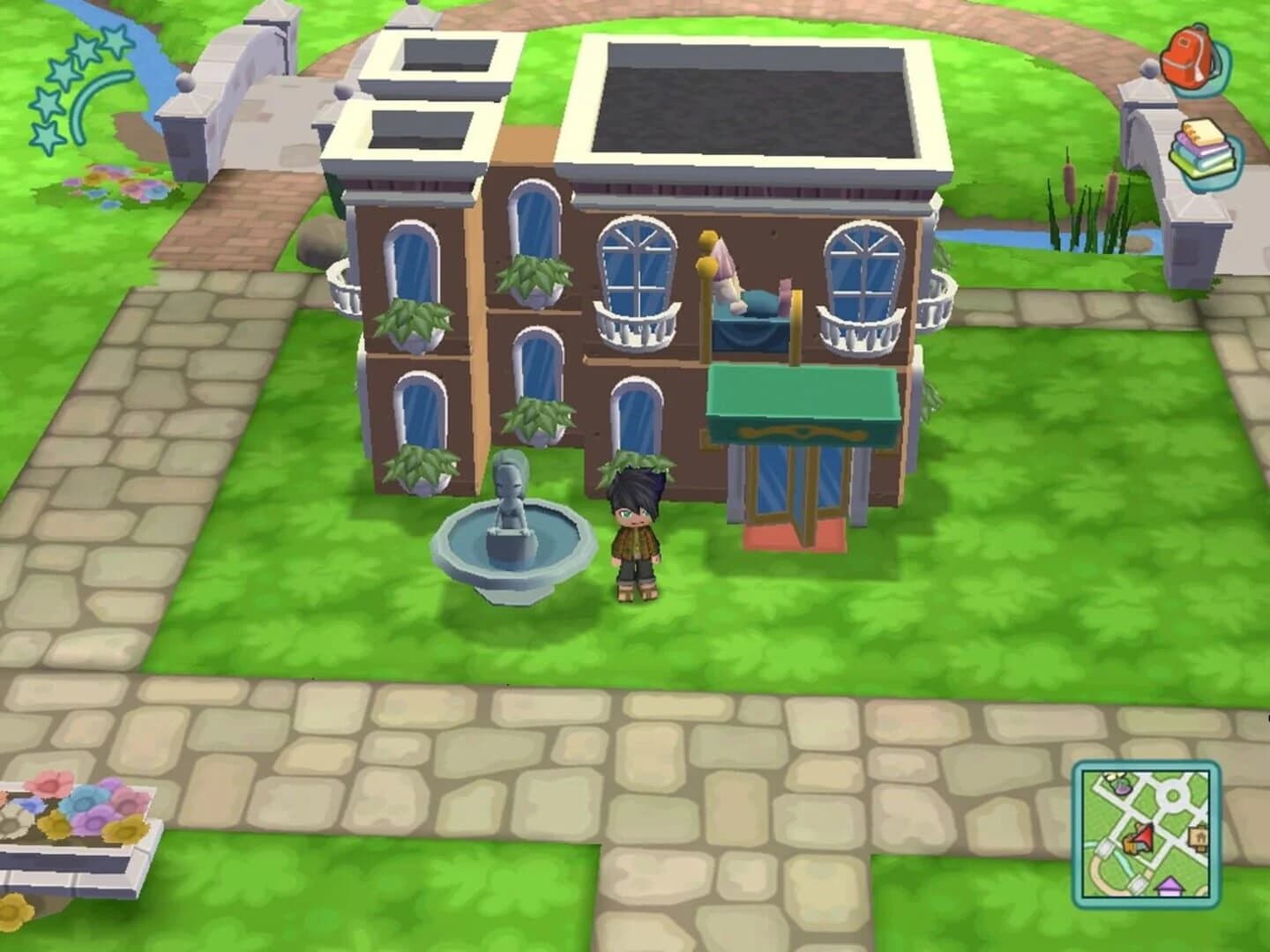Select the red arrow player marker on minimap

tap(1143, 837)
